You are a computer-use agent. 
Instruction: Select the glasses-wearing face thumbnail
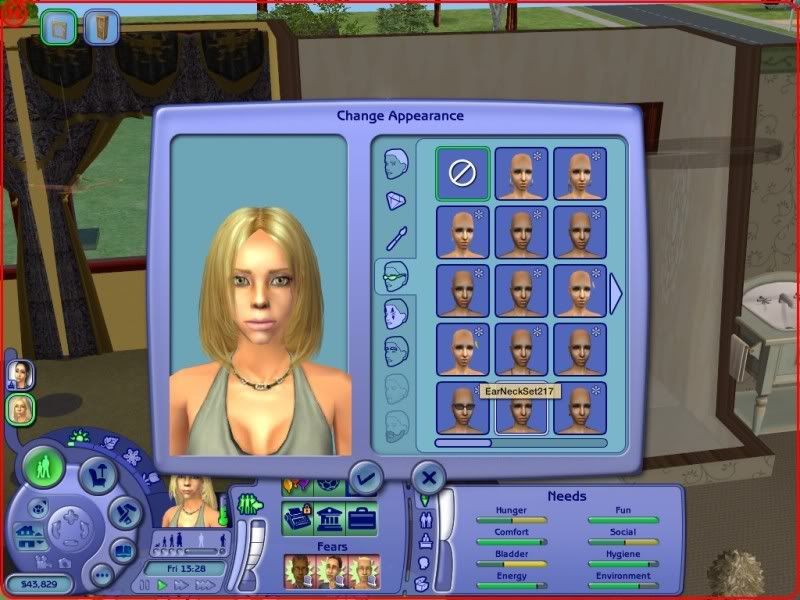[463, 408]
